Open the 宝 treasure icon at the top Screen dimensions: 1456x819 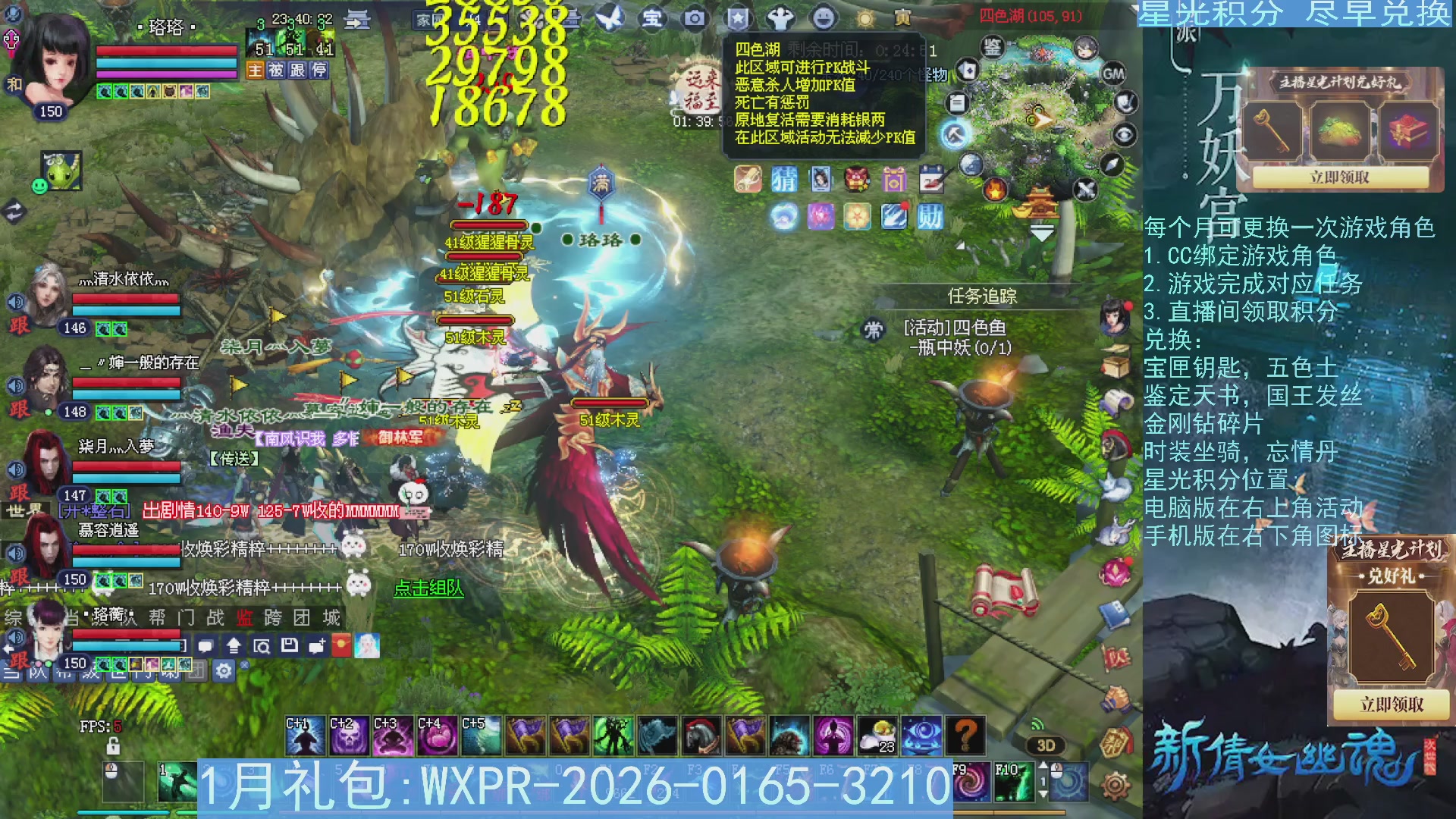tap(653, 19)
